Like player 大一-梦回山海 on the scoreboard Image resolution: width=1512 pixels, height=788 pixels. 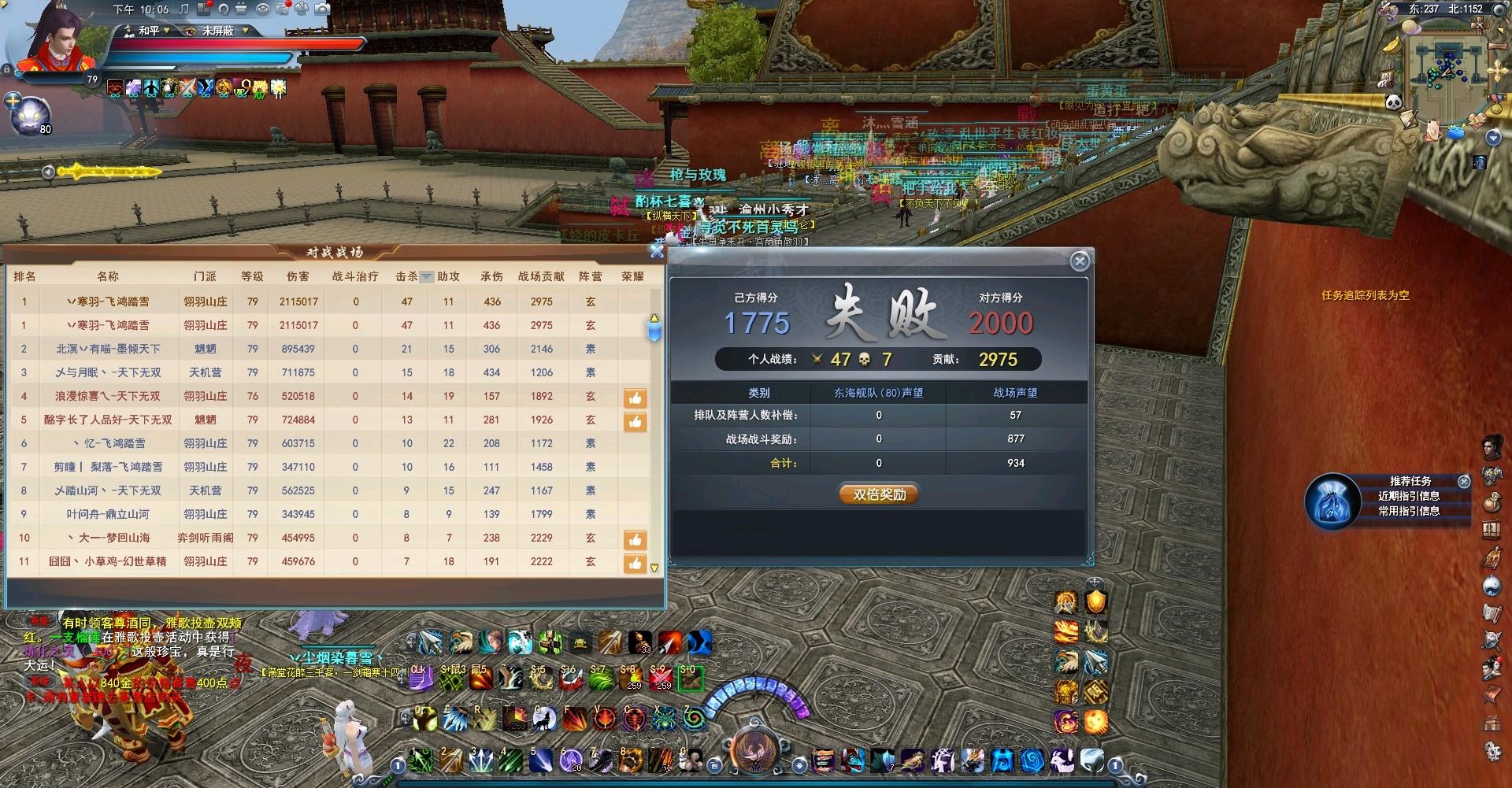point(635,540)
